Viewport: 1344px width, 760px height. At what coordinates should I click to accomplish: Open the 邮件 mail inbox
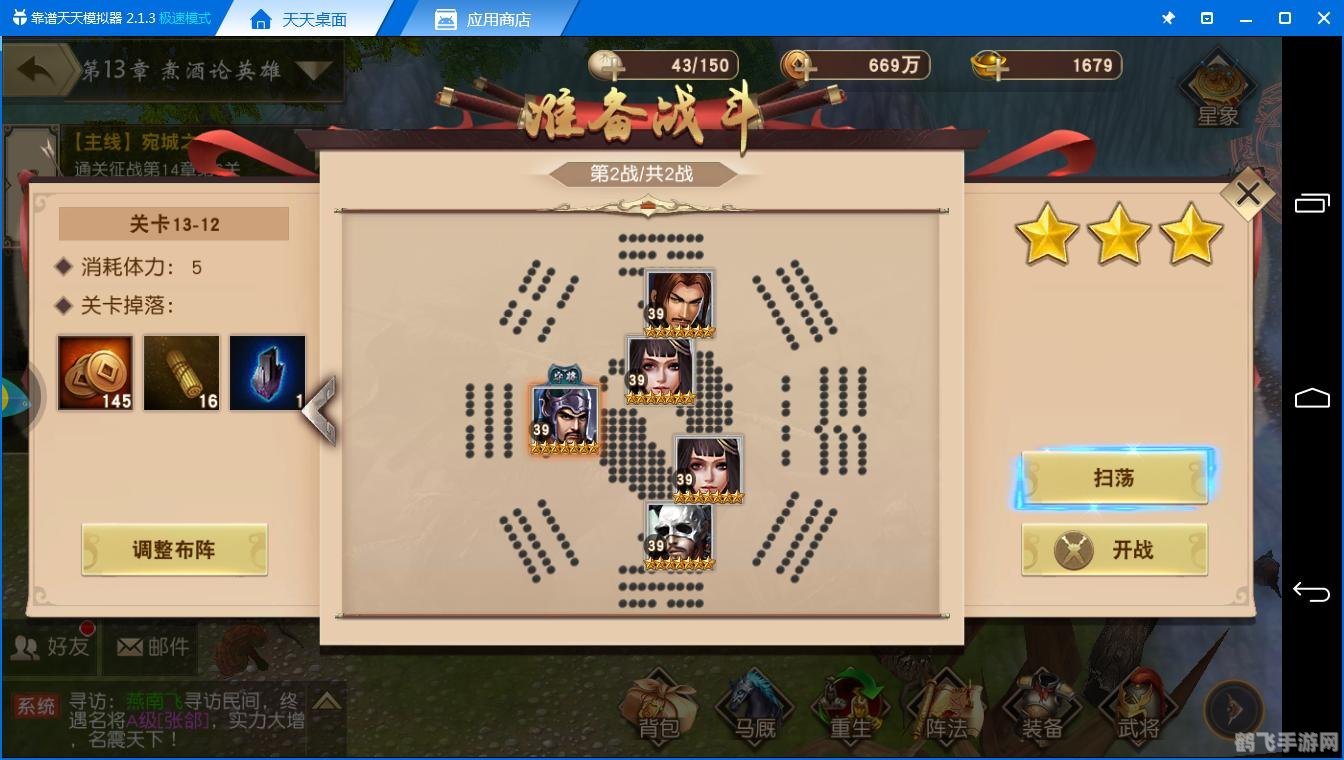click(x=151, y=646)
